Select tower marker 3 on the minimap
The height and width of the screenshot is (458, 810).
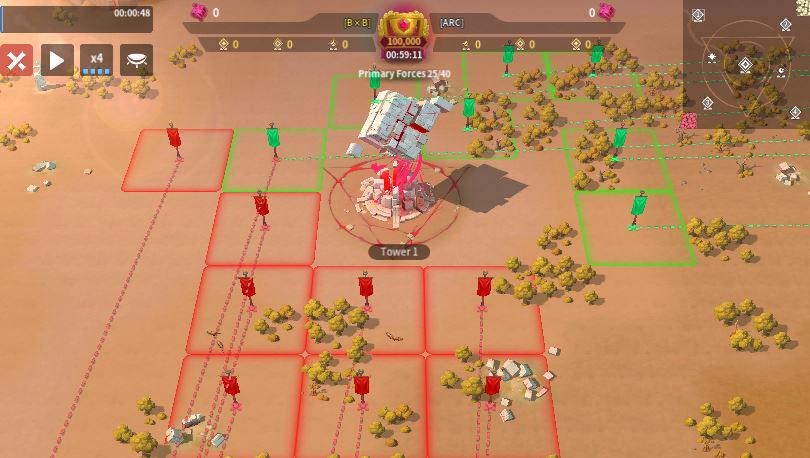(708, 103)
